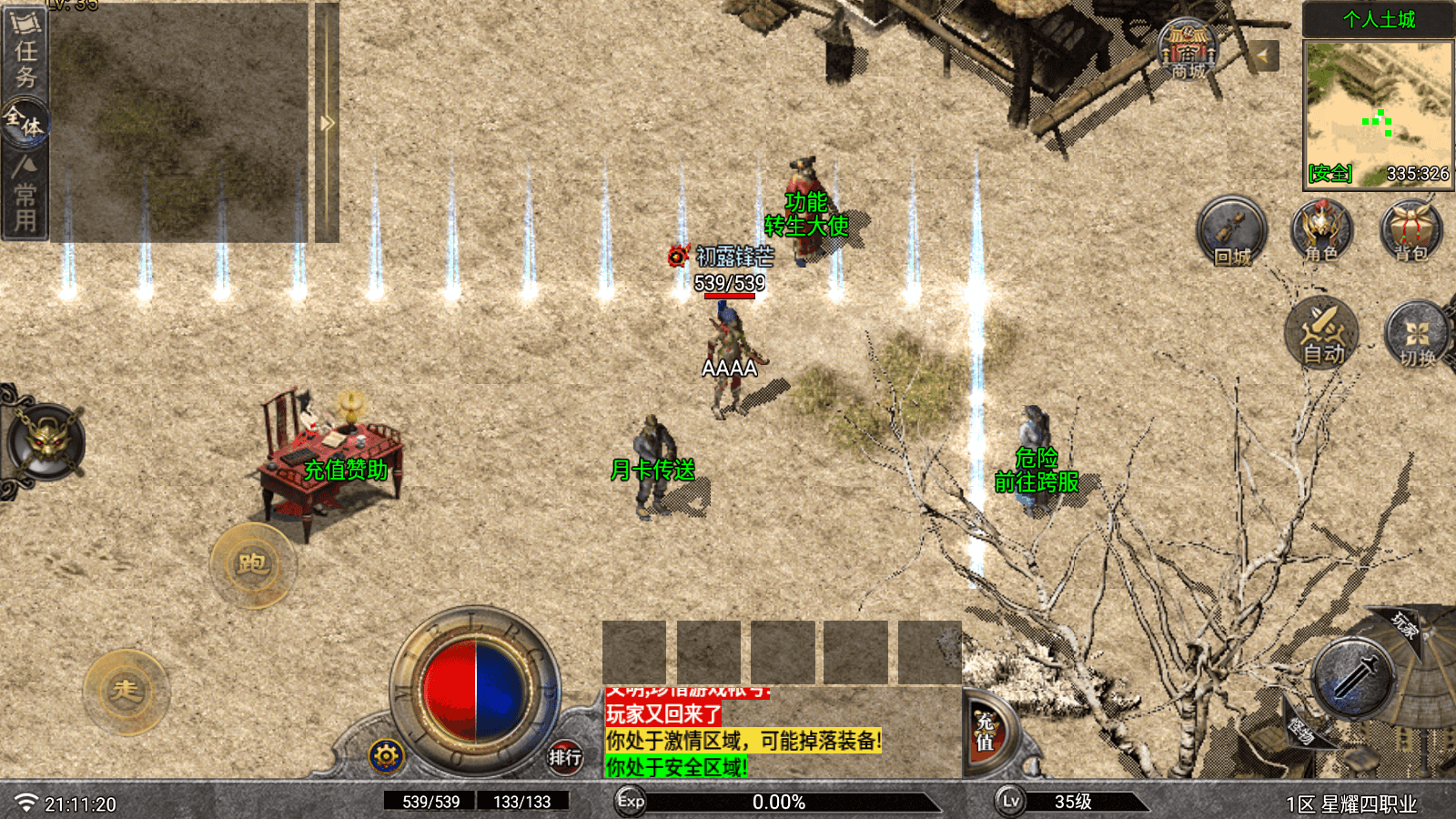1456x819 pixels.
Task: Open the minimap of 个人土城
Action: 1378,114
